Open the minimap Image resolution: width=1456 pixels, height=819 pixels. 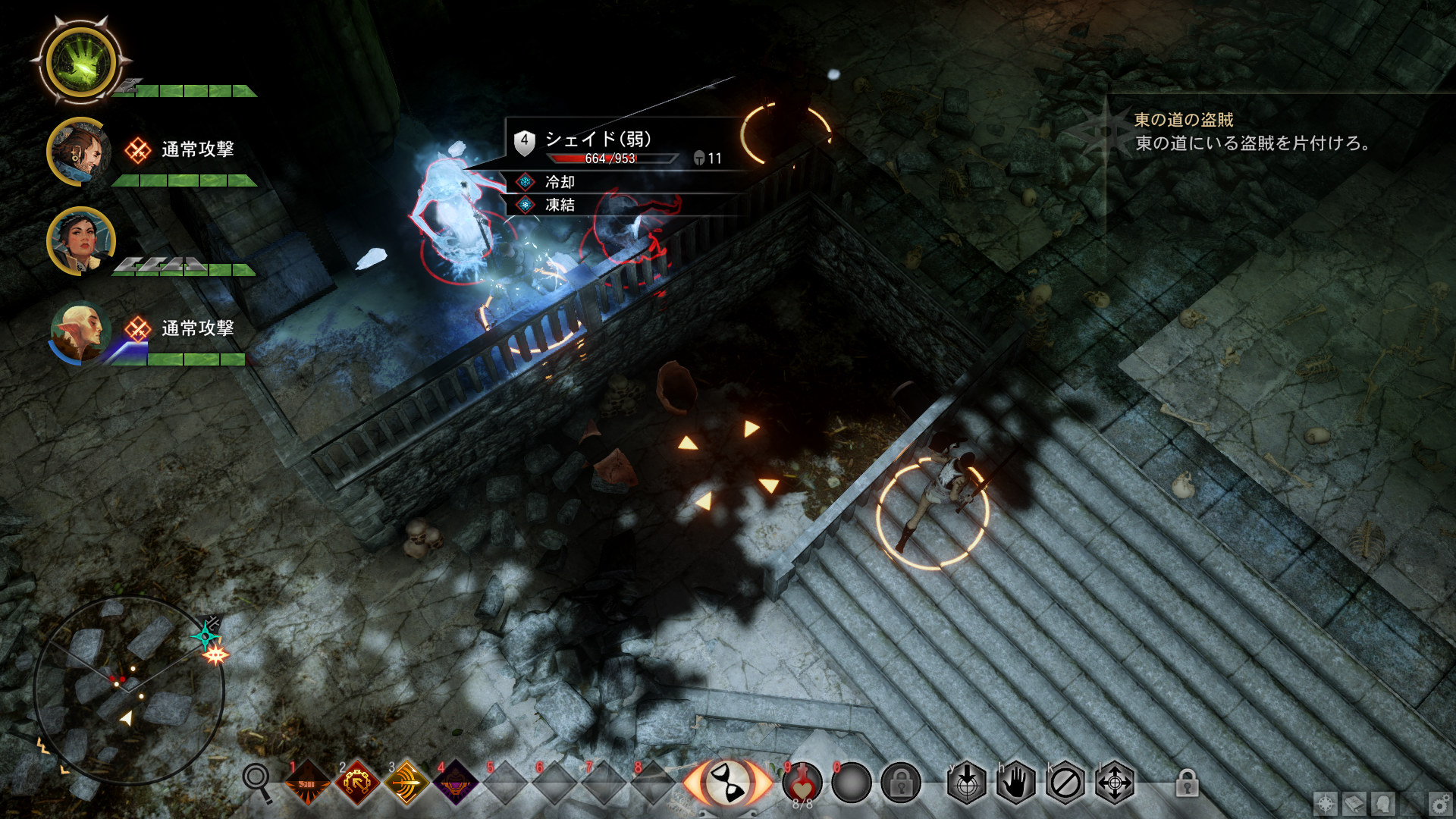coord(129,690)
